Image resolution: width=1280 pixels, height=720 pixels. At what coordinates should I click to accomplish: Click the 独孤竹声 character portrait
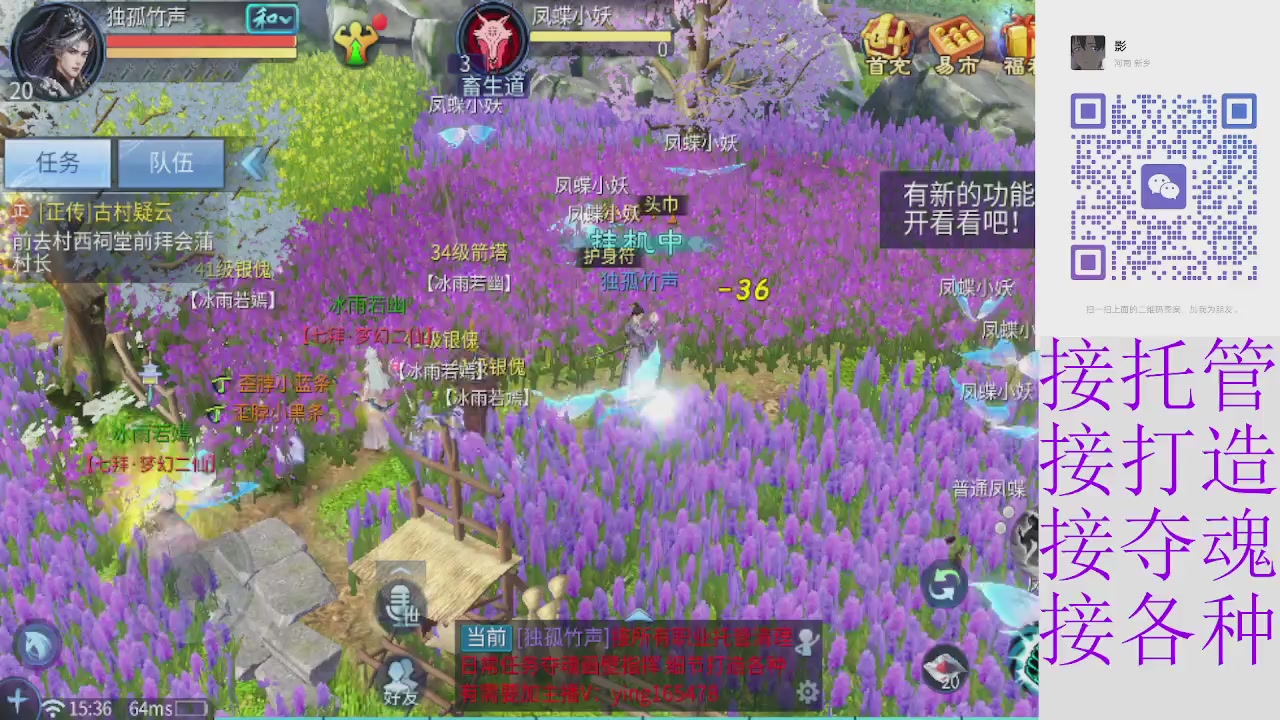[x=57, y=52]
